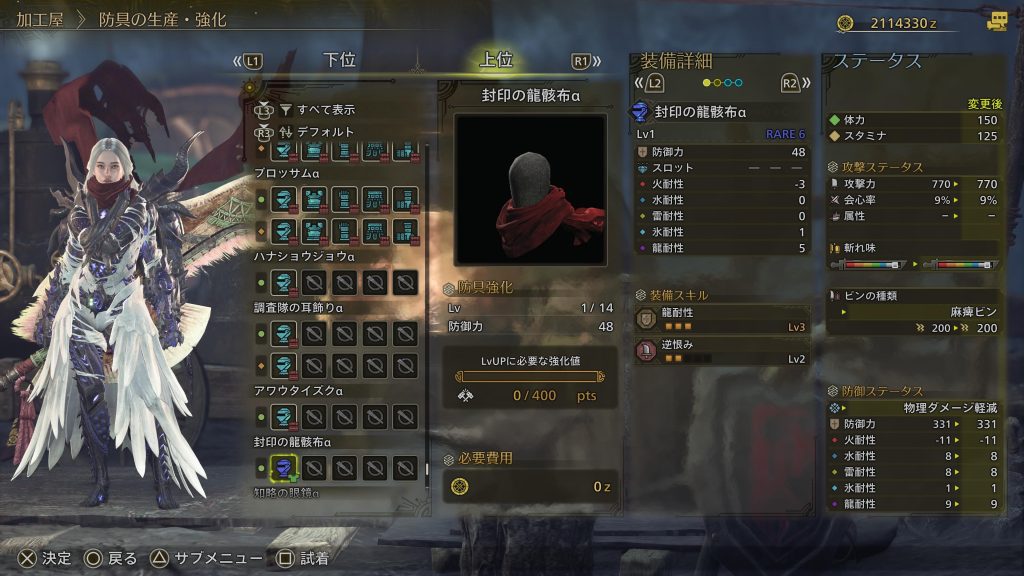1024x576 pixels.
Task: View the 龍耐性 skill entry
Action: [722, 319]
